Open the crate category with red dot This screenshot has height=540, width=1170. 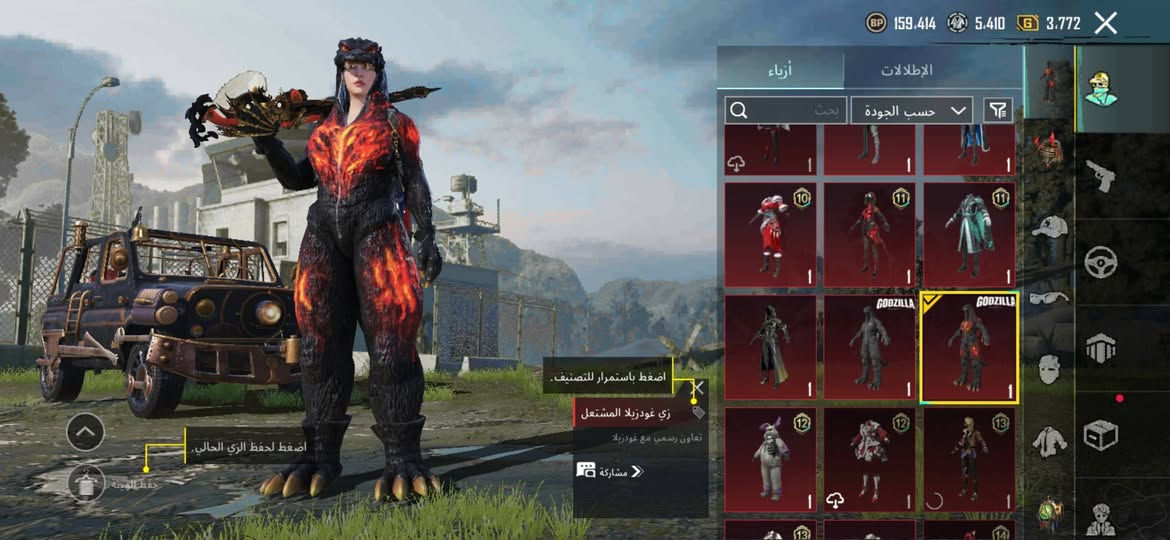pyautogui.click(x=1101, y=434)
